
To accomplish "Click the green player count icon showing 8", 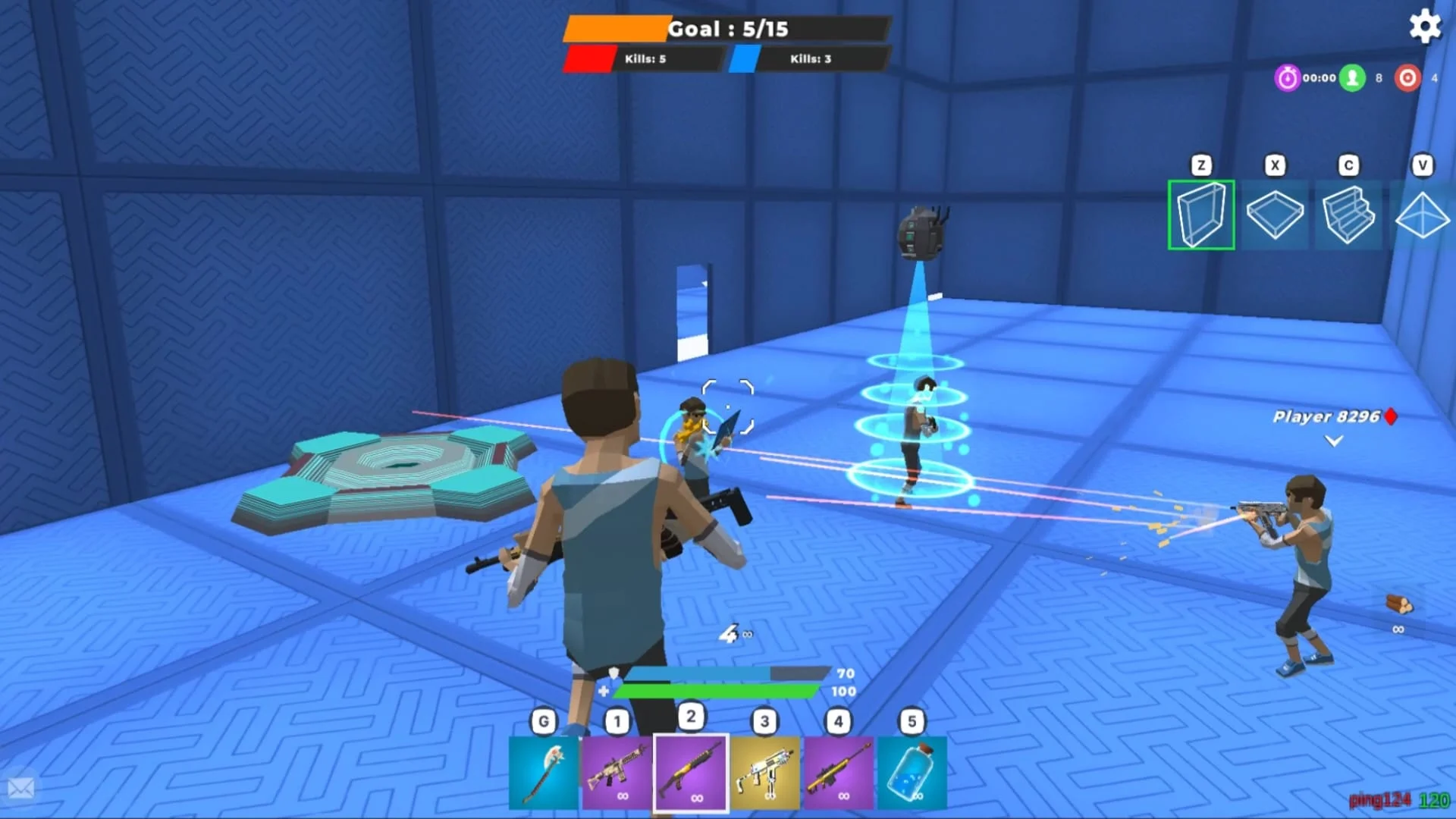I will [x=1354, y=77].
